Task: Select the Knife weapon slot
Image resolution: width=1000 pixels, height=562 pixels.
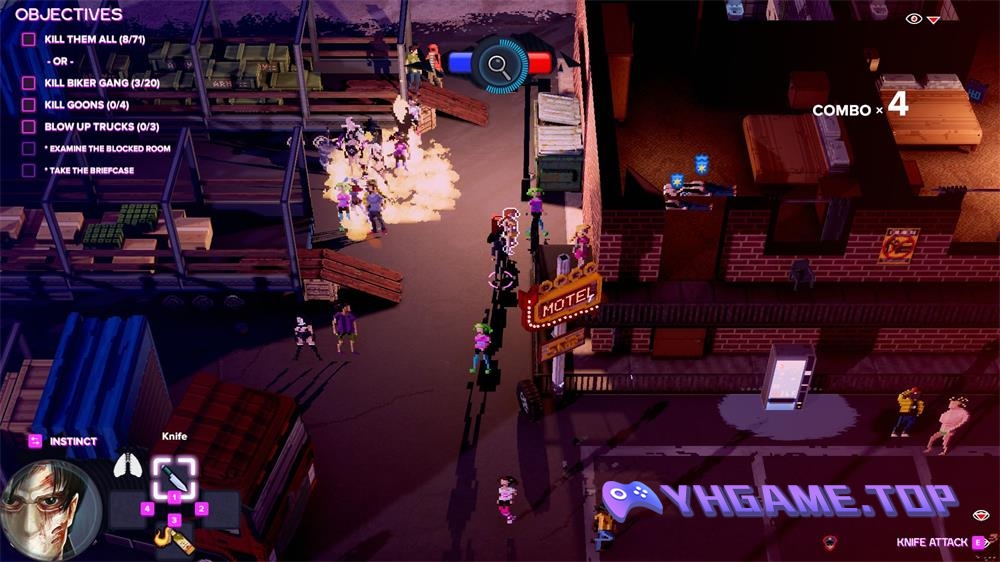Action: (174, 475)
